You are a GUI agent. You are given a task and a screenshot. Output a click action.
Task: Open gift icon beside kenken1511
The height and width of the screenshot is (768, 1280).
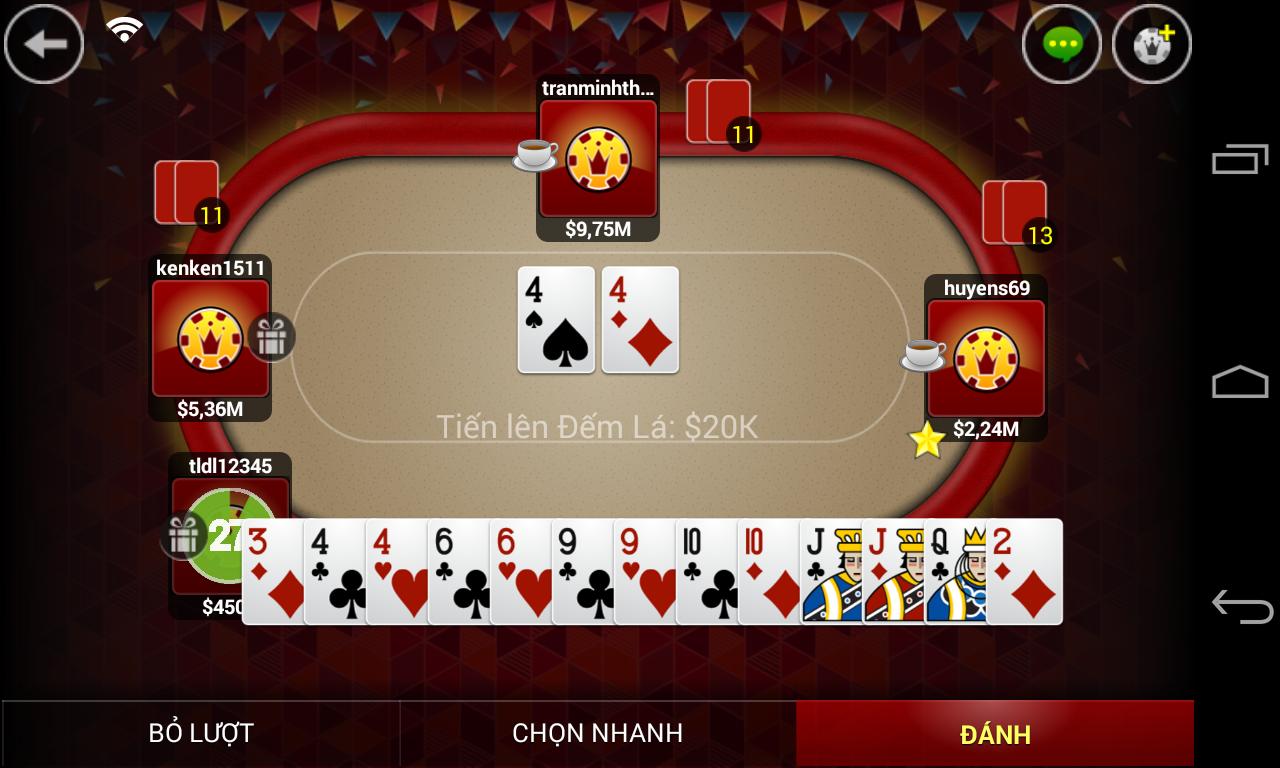click(x=271, y=337)
